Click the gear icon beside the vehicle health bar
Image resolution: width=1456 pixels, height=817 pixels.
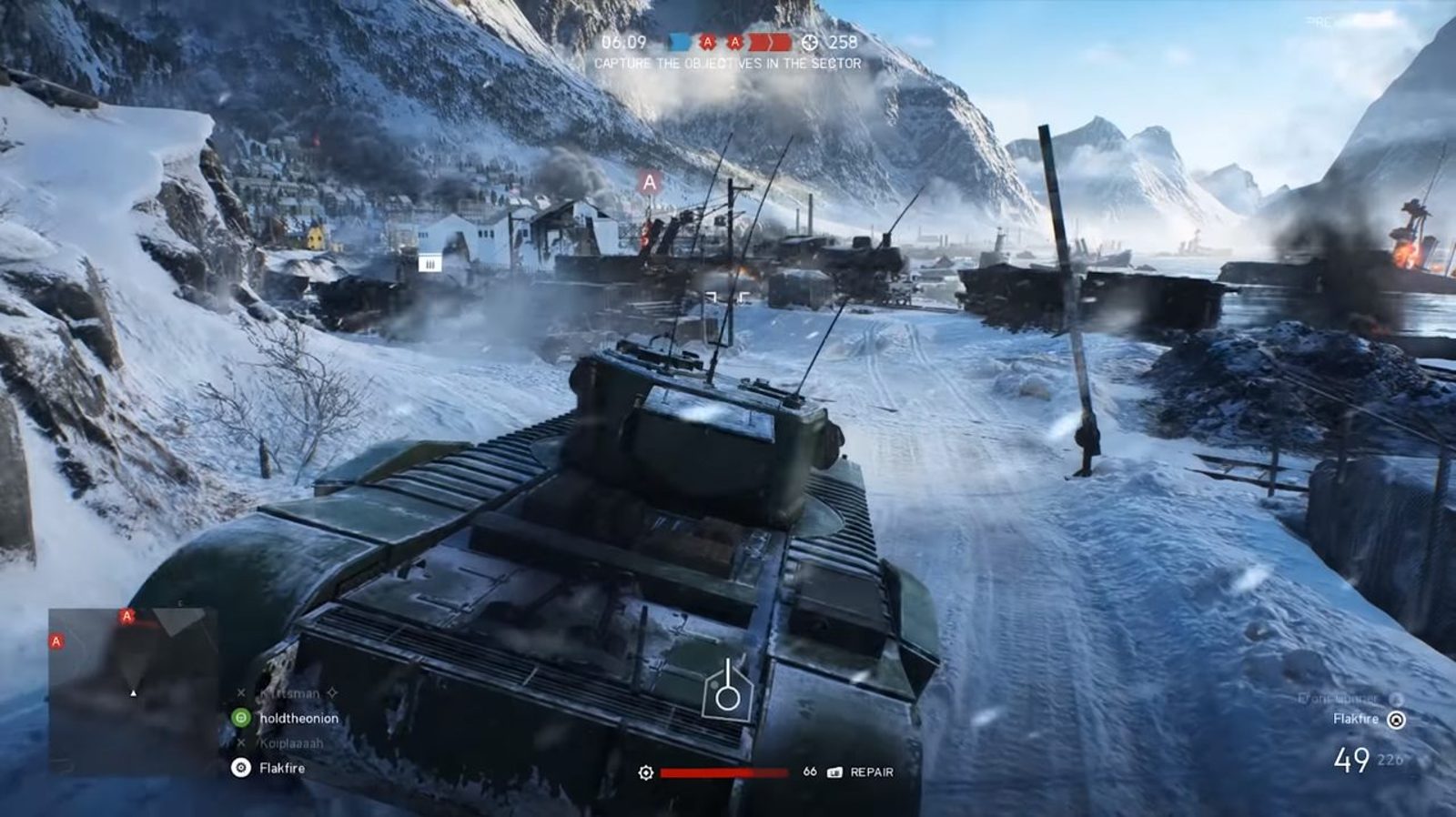click(x=647, y=773)
